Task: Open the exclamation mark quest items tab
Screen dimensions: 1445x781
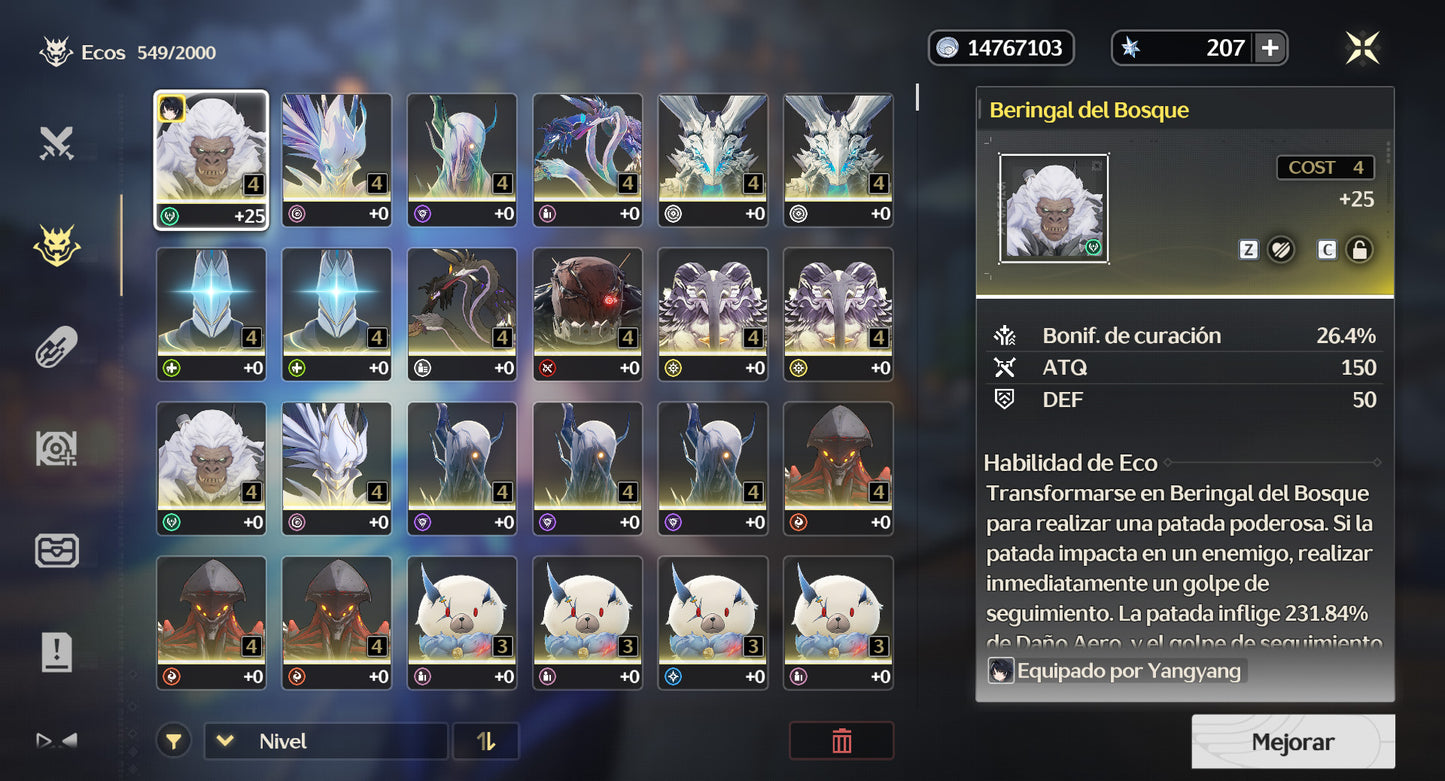Action: (x=57, y=652)
